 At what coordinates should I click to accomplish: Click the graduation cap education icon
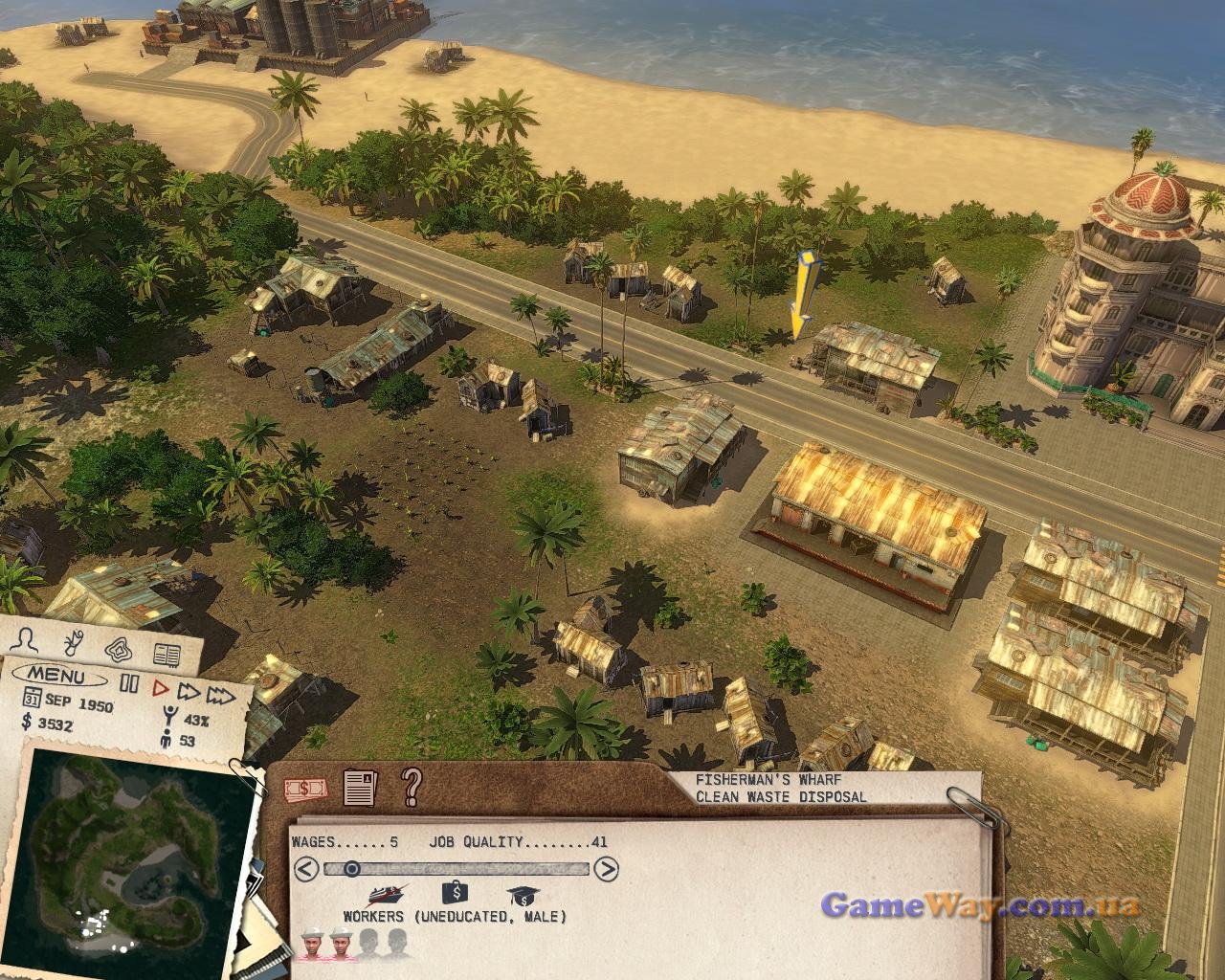pos(522,897)
